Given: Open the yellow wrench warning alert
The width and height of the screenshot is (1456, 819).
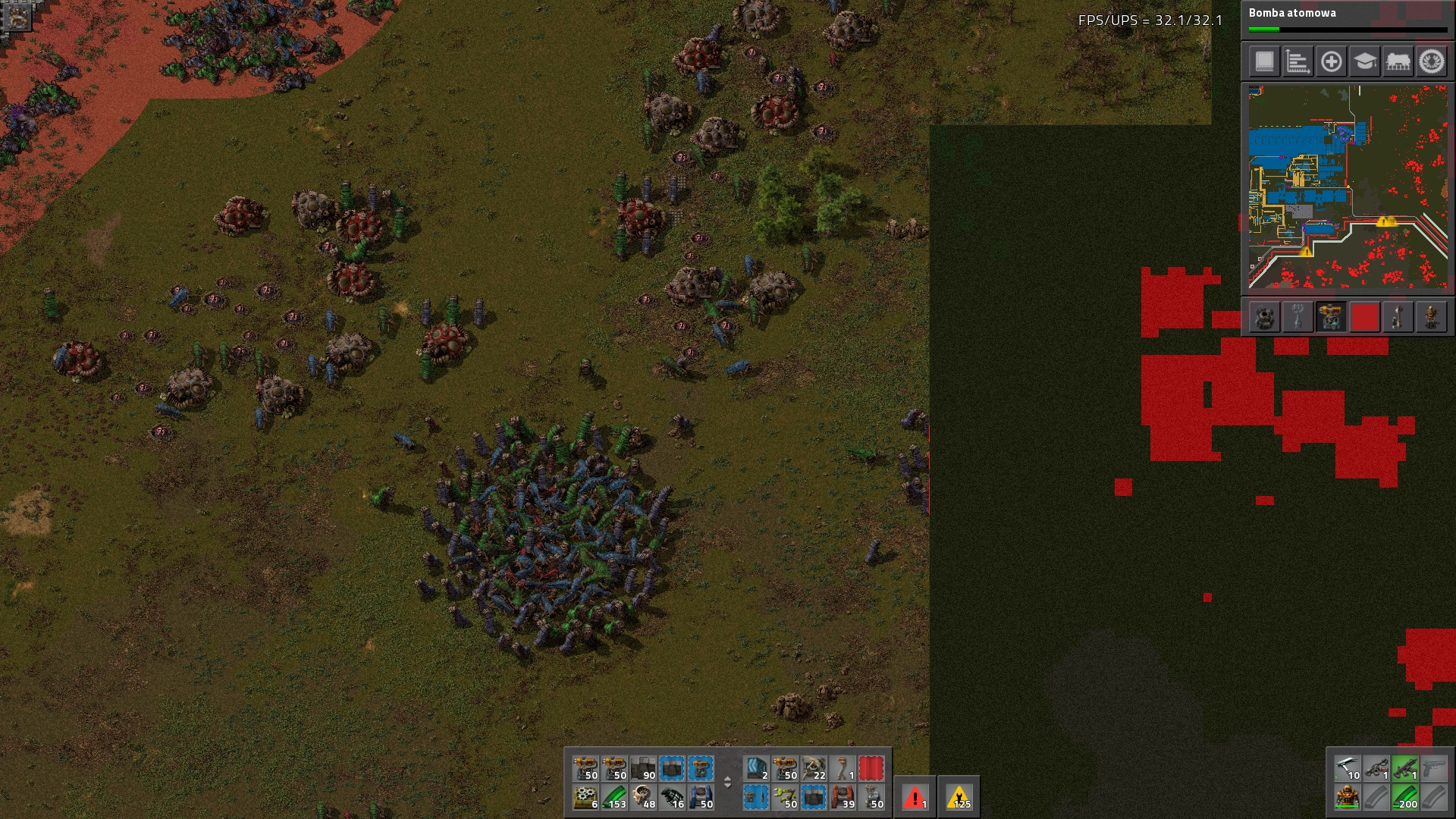Looking at the screenshot, I should point(959,798).
